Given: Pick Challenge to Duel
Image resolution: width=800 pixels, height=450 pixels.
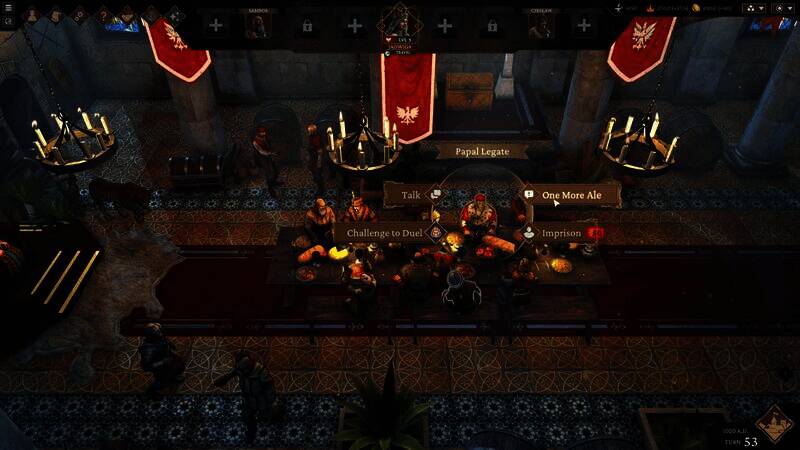Looking at the screenshot, I should 385,233.
